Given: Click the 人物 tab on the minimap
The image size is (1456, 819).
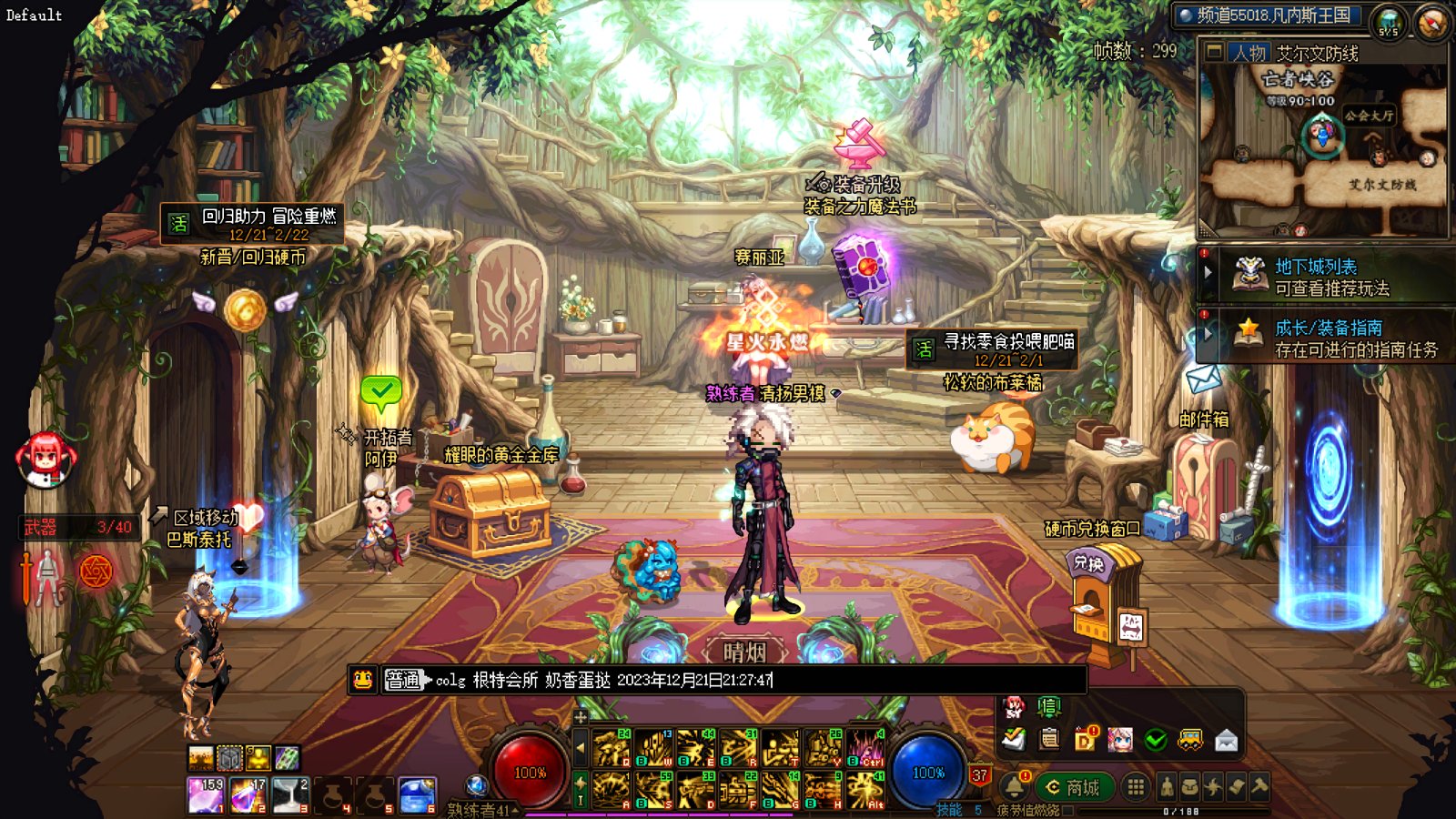Looking at the screenshot, I should [1249, 53].
